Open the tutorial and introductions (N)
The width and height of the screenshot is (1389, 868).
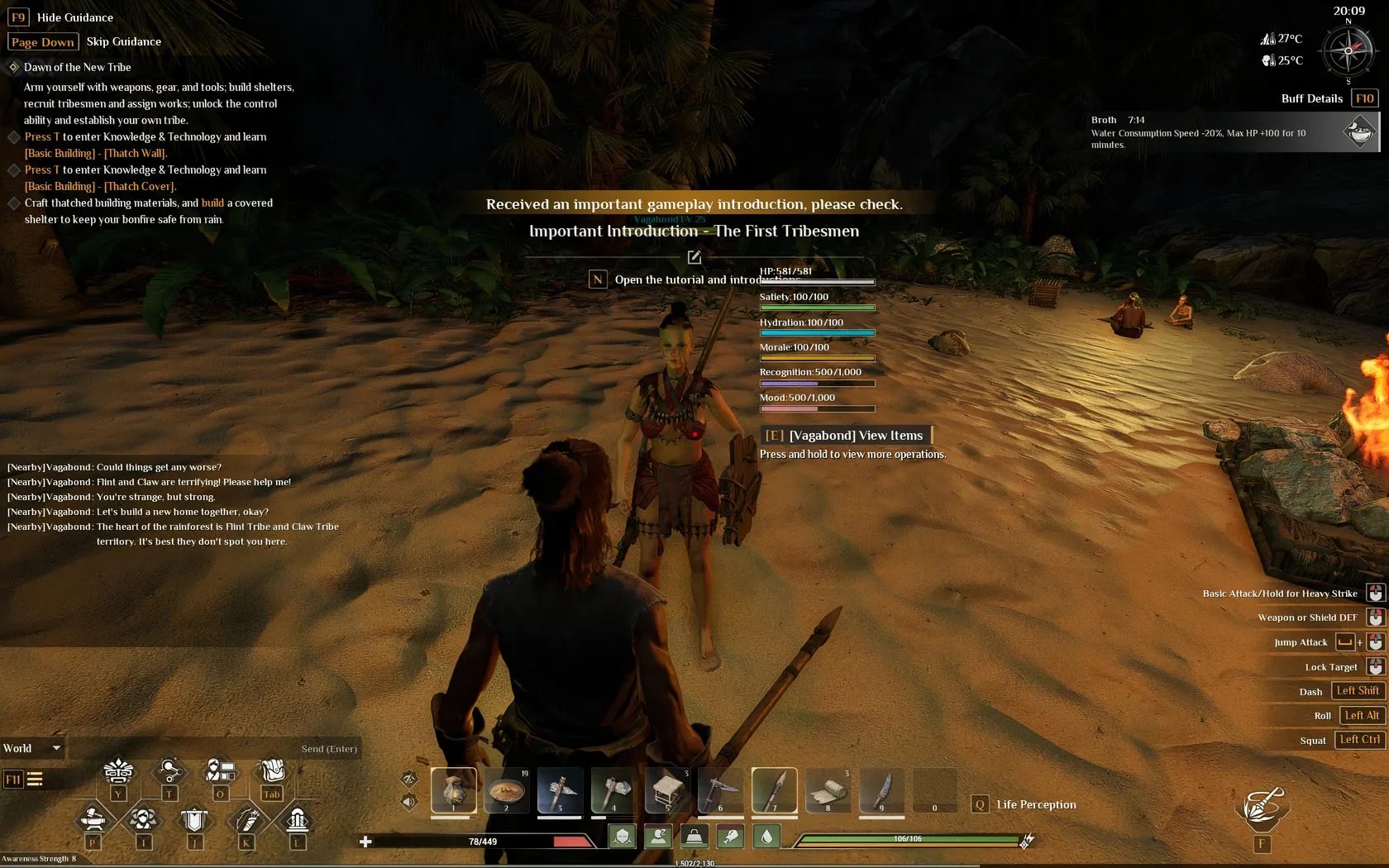(598, 279)
